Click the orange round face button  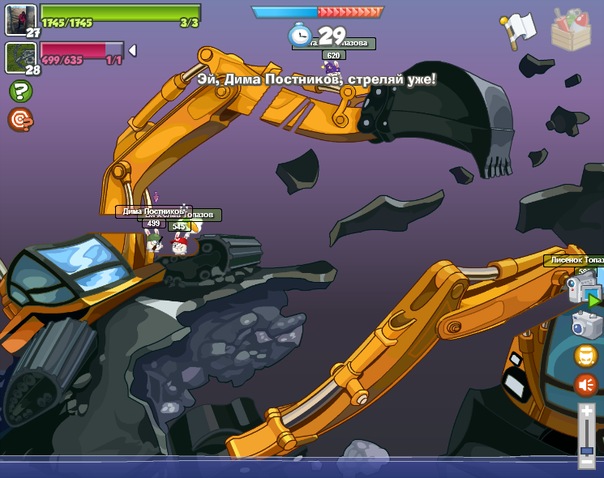coord(586,355)
